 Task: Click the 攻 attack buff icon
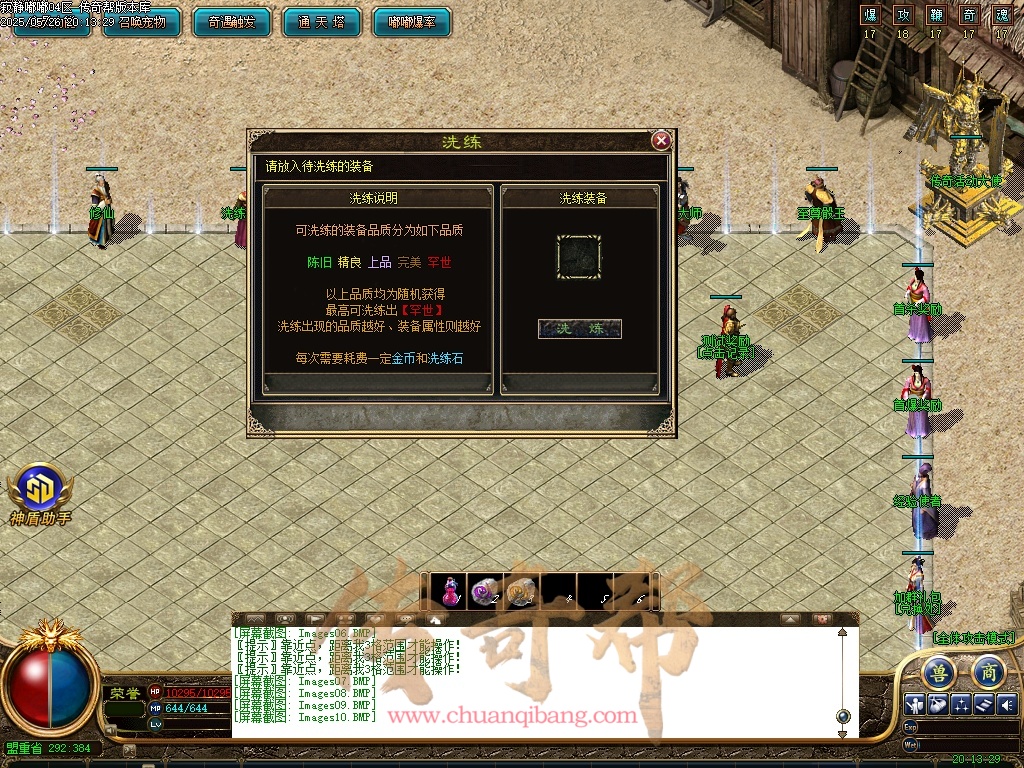[x=903, y=15]
